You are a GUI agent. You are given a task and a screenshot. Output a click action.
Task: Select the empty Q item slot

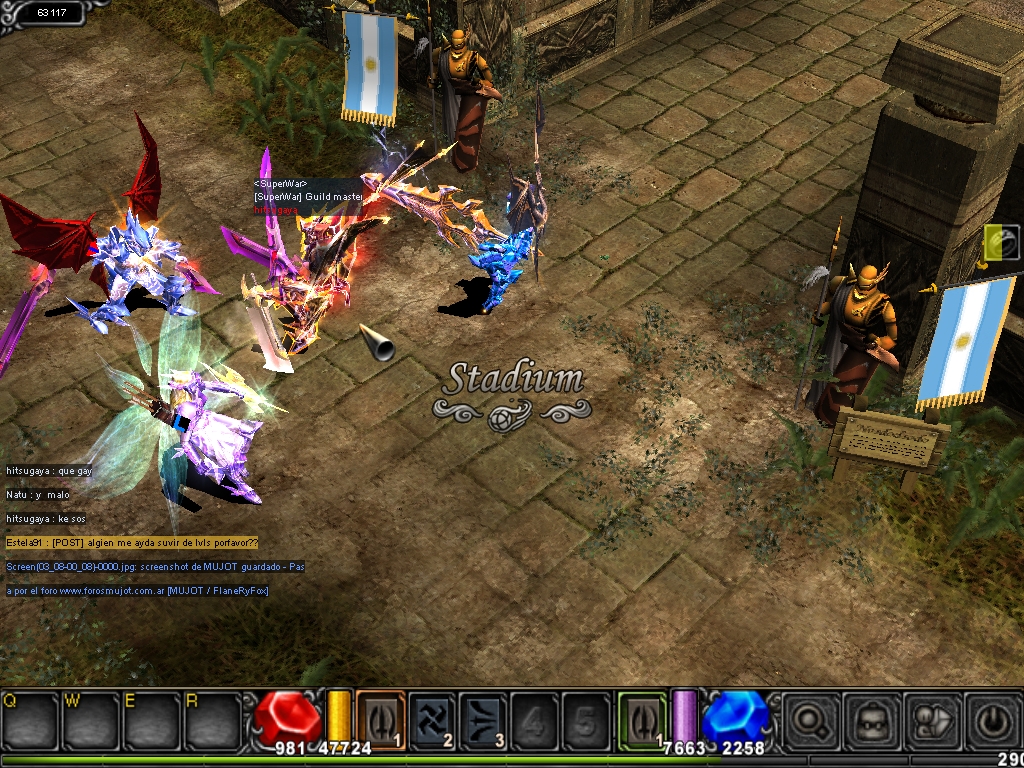point(30,719)
